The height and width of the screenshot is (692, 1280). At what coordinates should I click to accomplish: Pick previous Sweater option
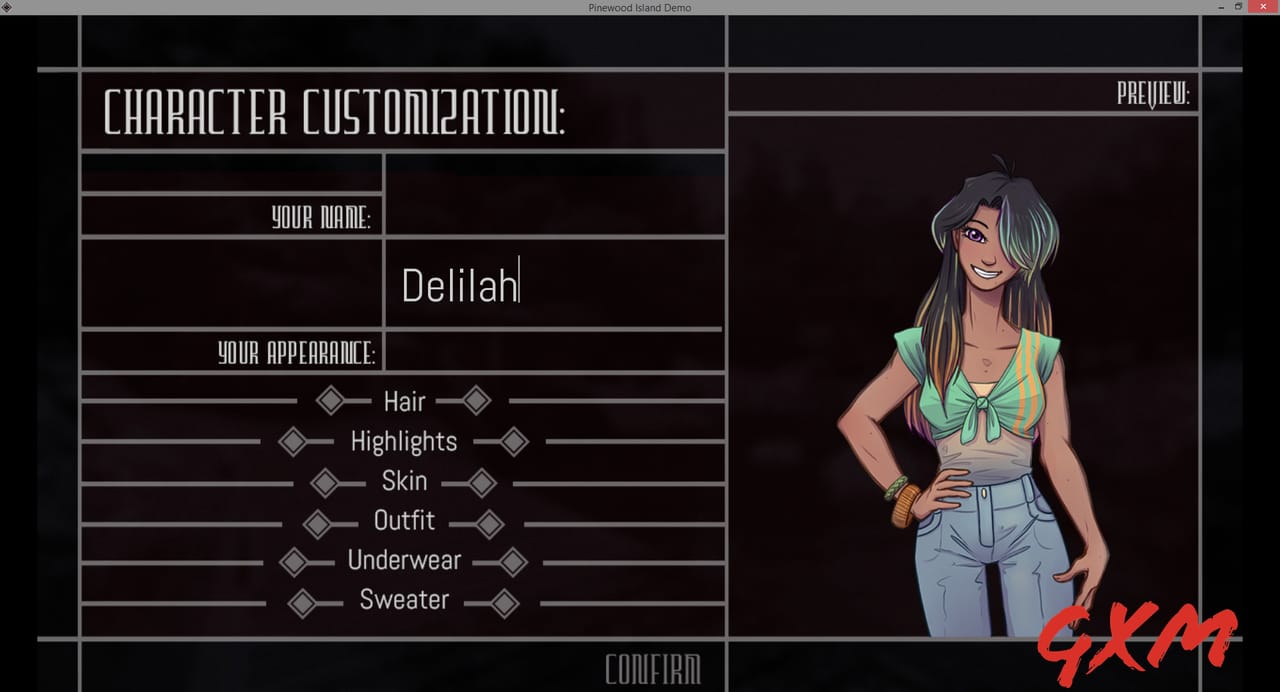[x=301, y=603]
